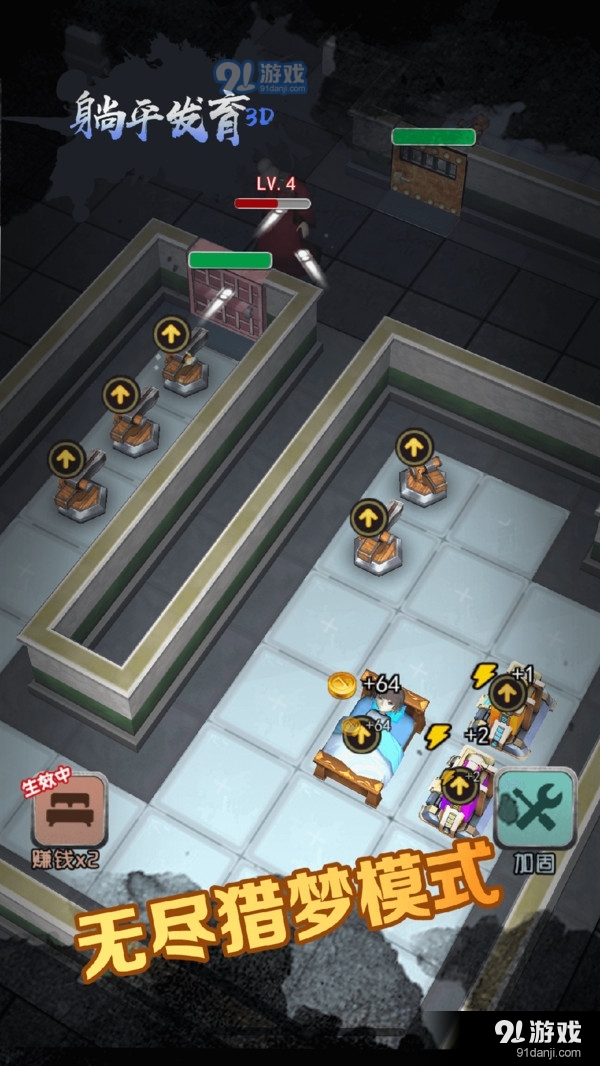Click the upgrade arrow above the bed
The width and height of the screenshot is (600, 1066).
(x=361, y=734)
